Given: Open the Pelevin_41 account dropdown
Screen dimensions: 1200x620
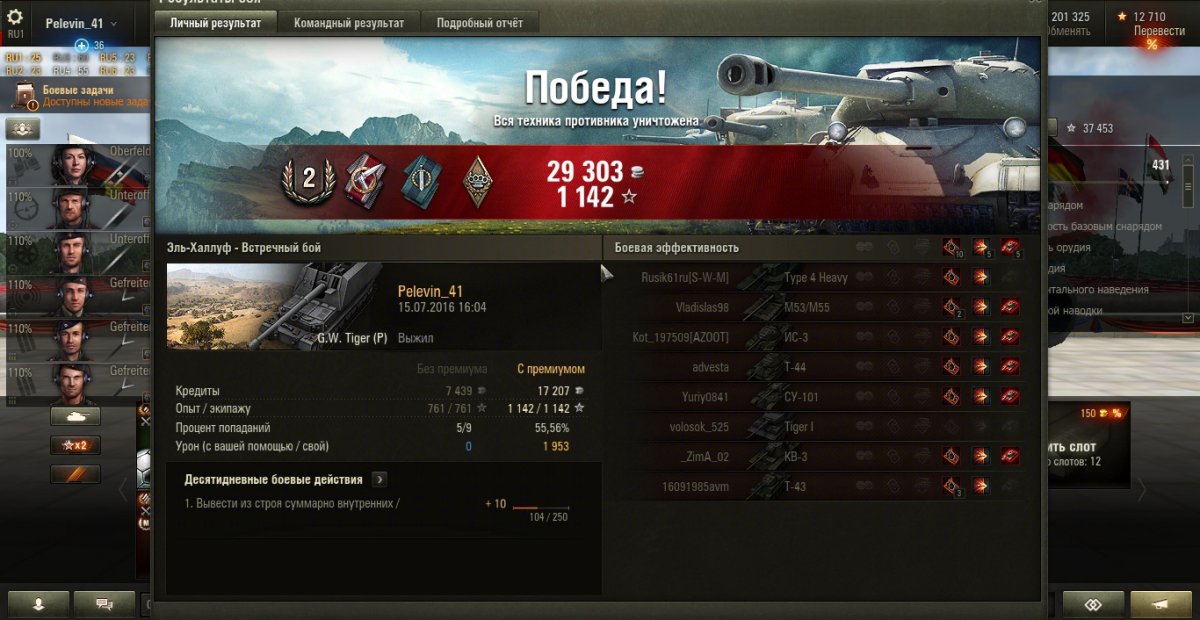Looking at the screenshot, I should (81, 23).
